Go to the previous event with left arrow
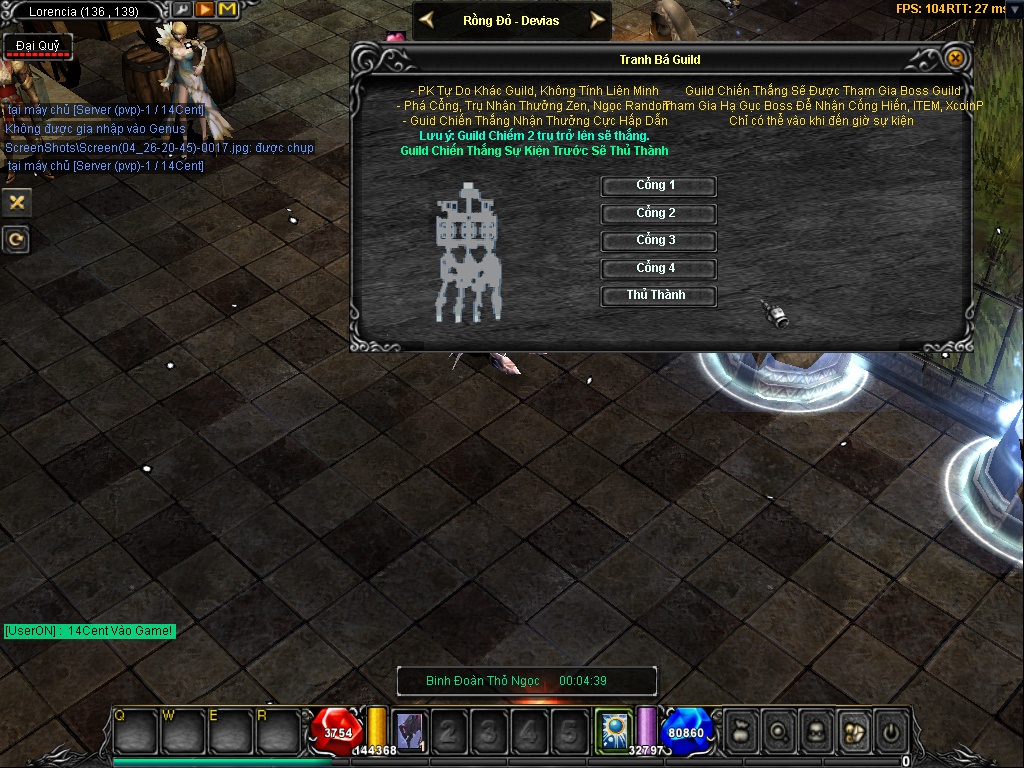 pyautogui.click(x=427, y=20)
